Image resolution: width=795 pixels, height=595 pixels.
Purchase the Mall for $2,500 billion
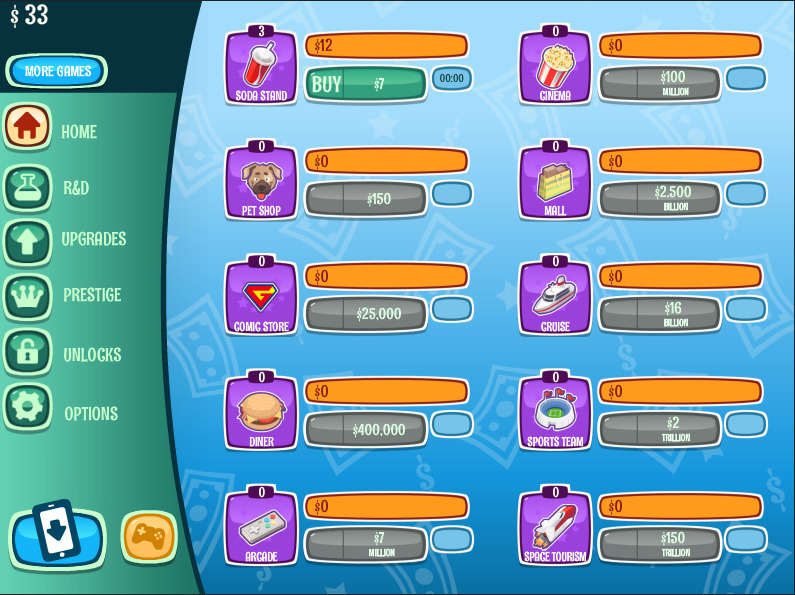click(x=659, y=199)
